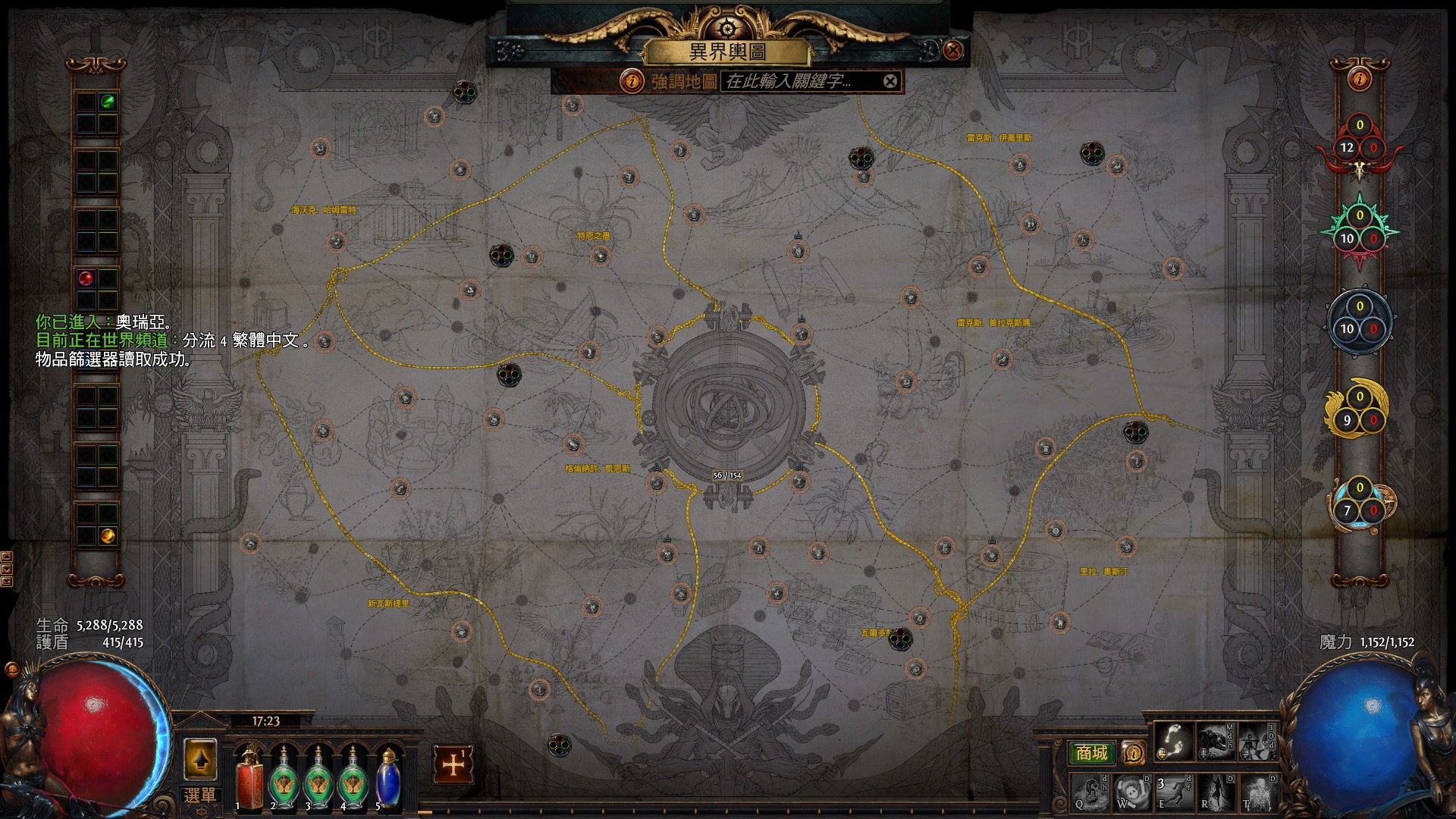The image size is (1456, 819).
Task: Select the footprints skill icon
Action: (x=1173, y=741)
